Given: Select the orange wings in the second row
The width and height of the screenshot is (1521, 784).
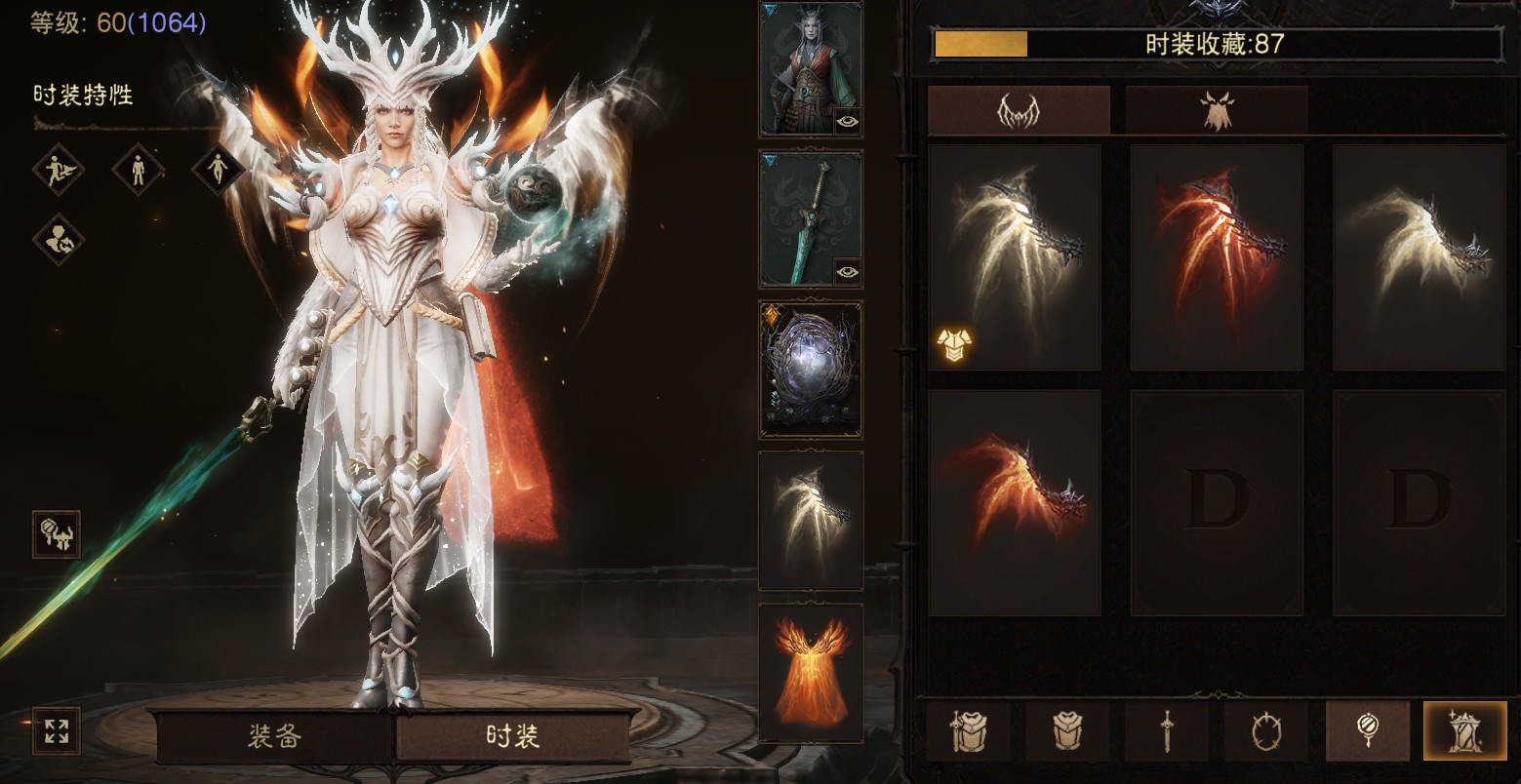Looking at the screenshot, I should point(1014,503).
